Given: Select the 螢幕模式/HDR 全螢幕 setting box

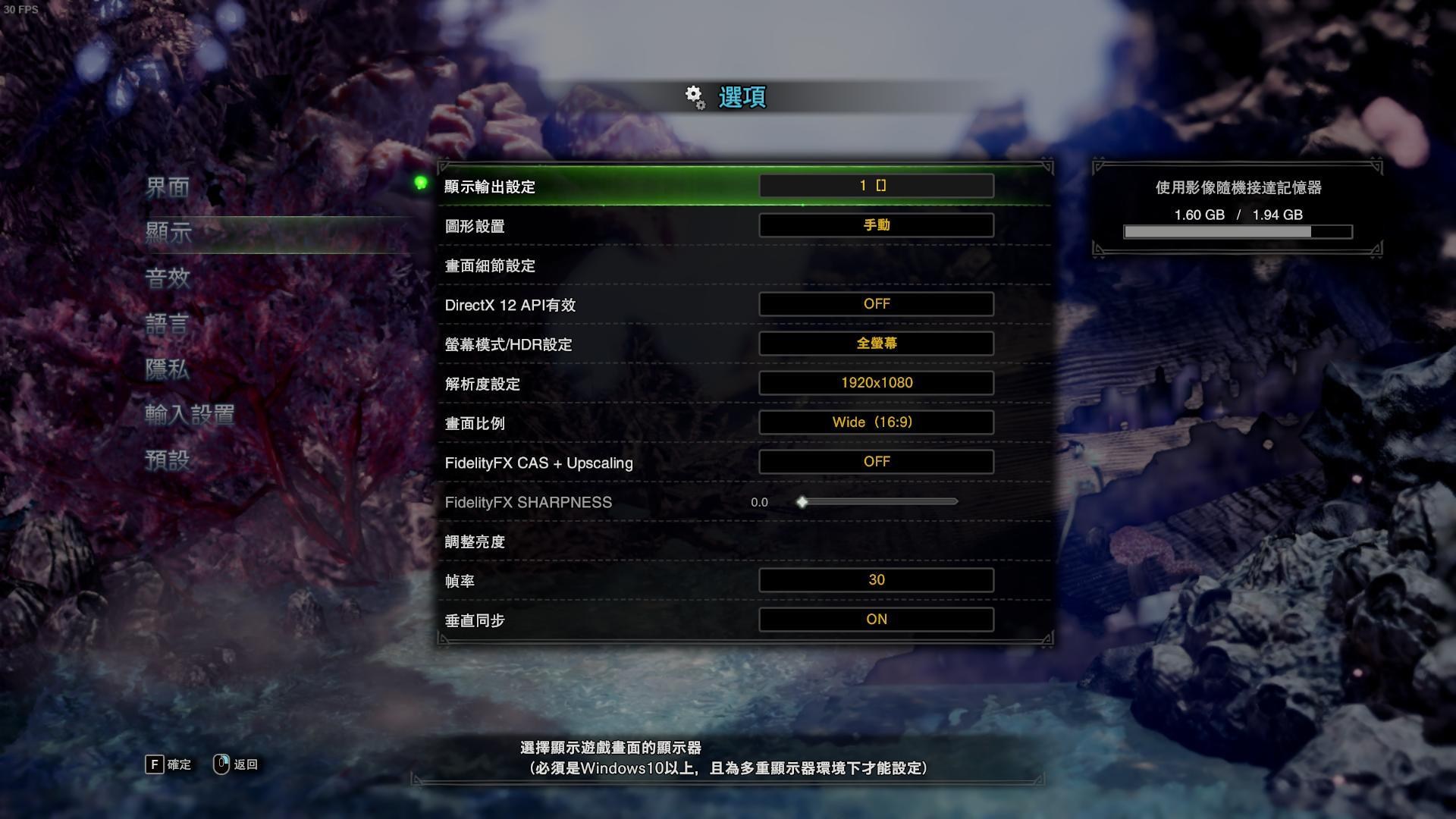Looking at the screenshot, I should (877, 343).
